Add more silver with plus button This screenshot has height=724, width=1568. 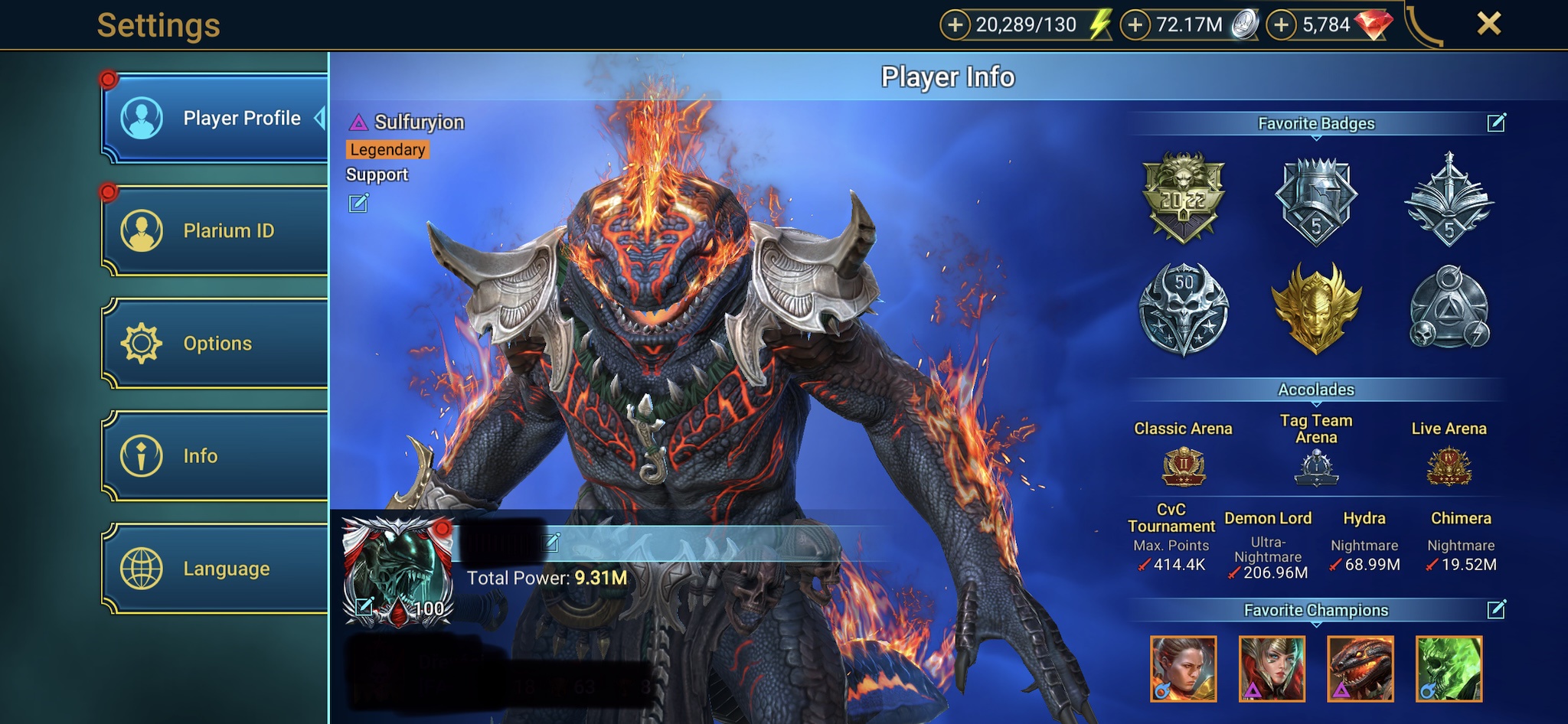coord(1135,25)
